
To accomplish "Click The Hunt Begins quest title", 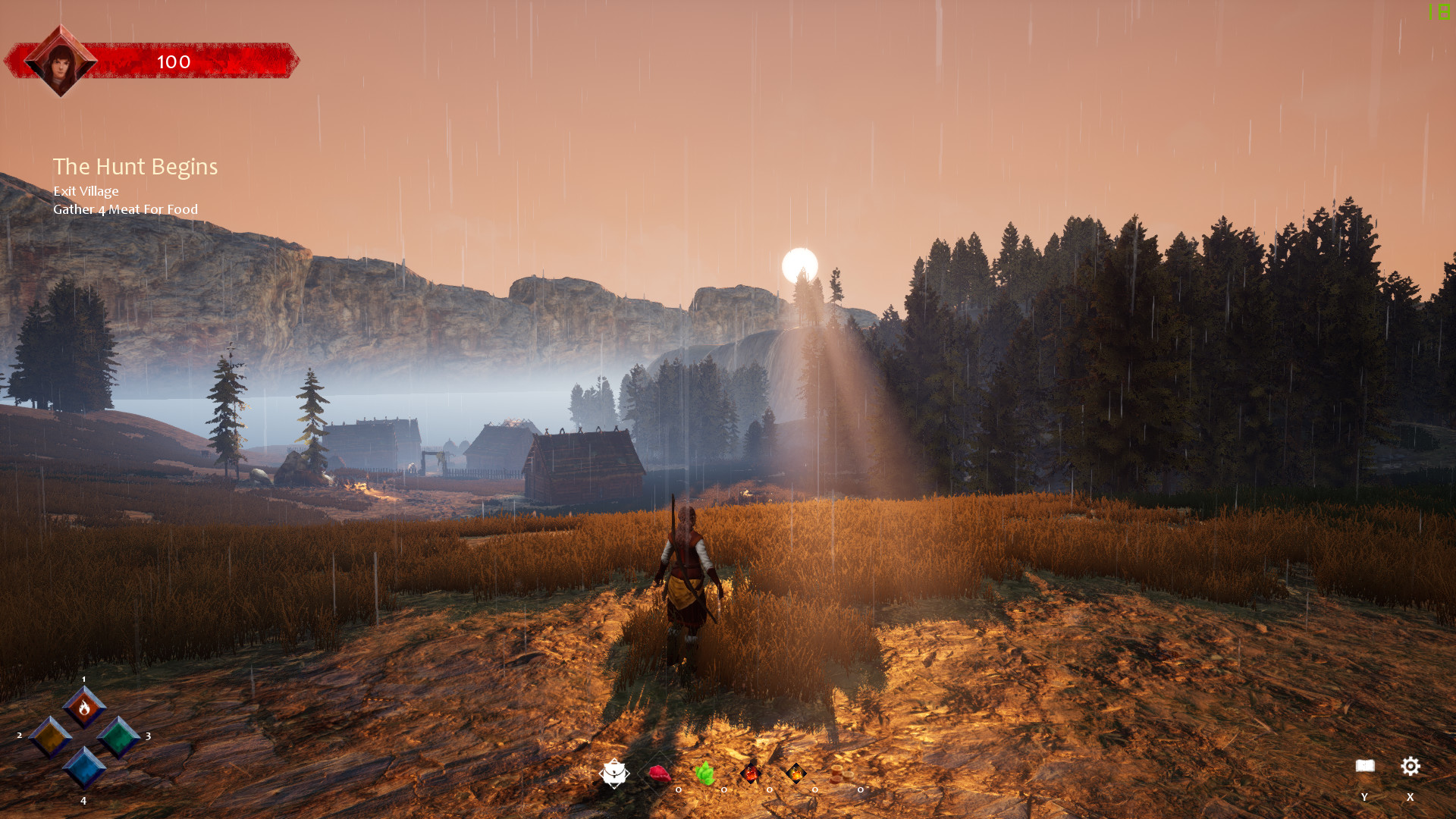I will pos(135,167).
